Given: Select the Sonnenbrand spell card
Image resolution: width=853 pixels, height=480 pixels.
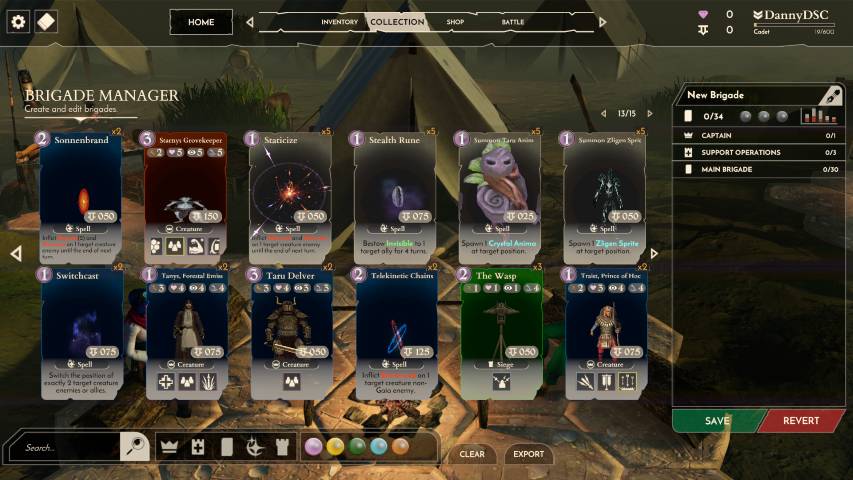Looking at the screenshot, I should click(x=82, y=195).
